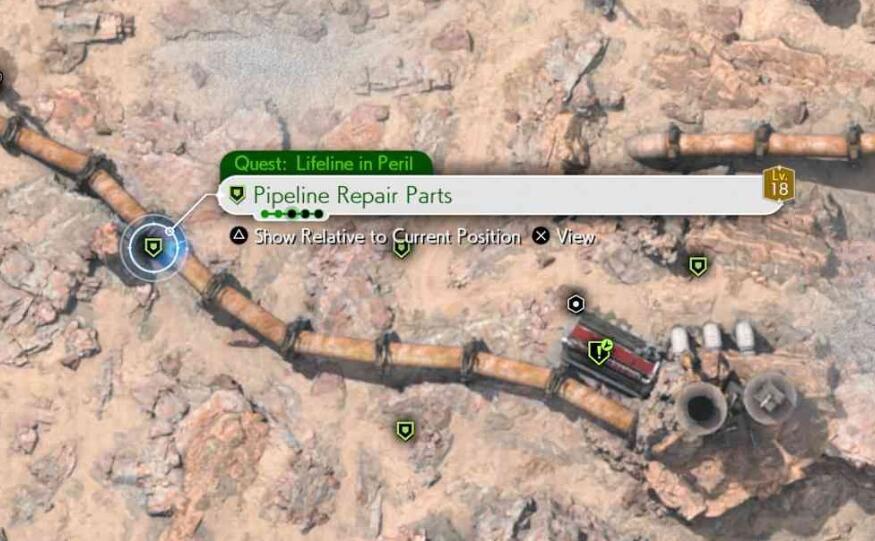Select the blue-ringed Pipeline Repair Parts marker

click(152, 246)
